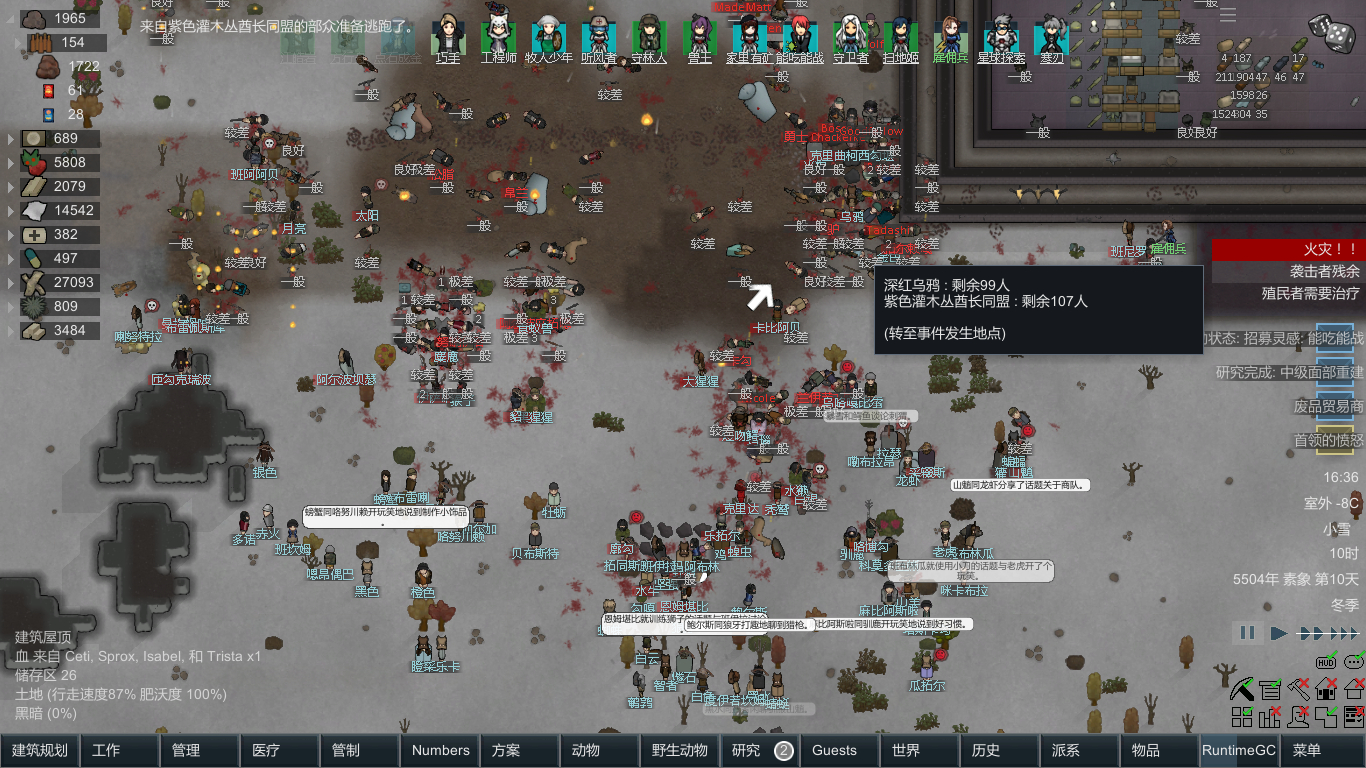Toggle the pickaxe overlay icon
Screen dimensions: 1366x768
pos(1243,688)
